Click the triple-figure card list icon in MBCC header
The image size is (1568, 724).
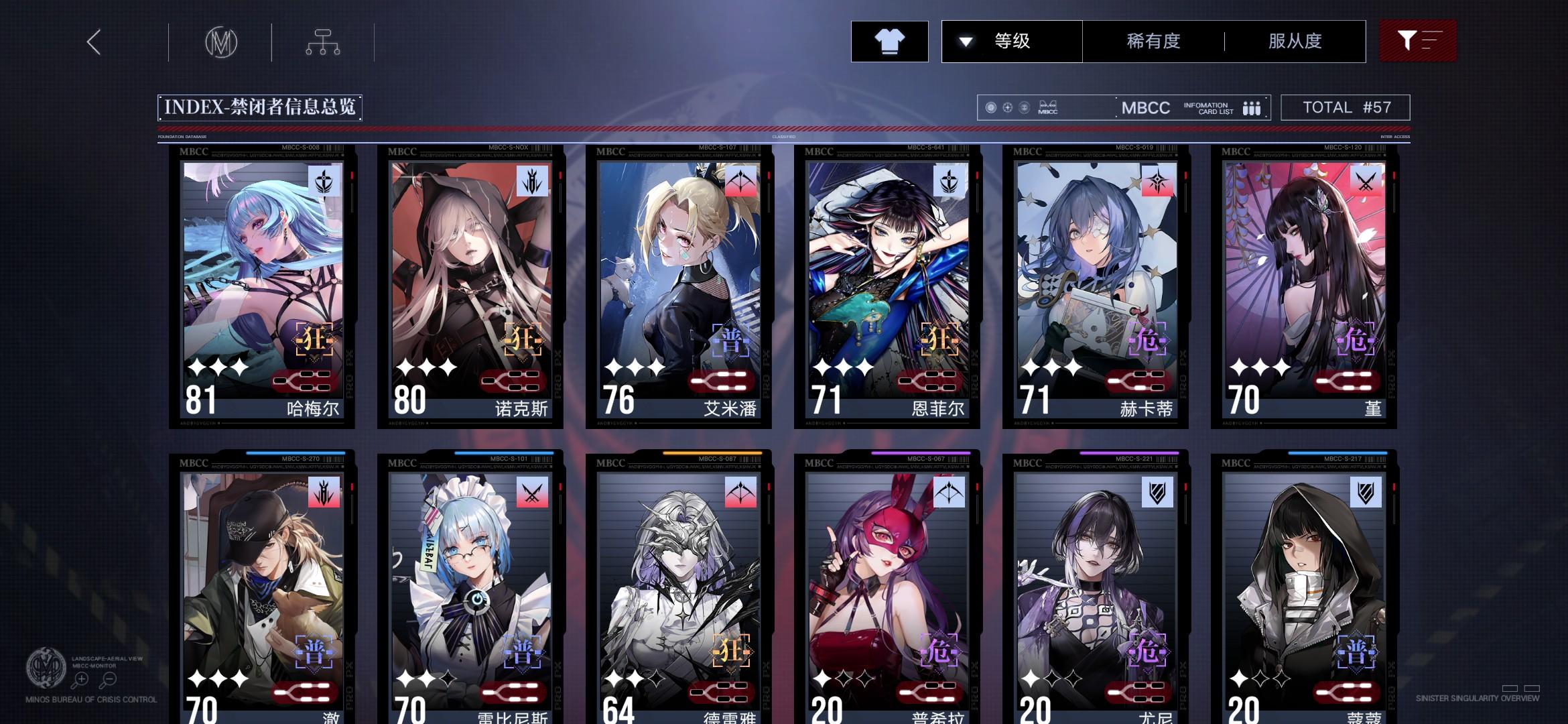[1250, 107]
